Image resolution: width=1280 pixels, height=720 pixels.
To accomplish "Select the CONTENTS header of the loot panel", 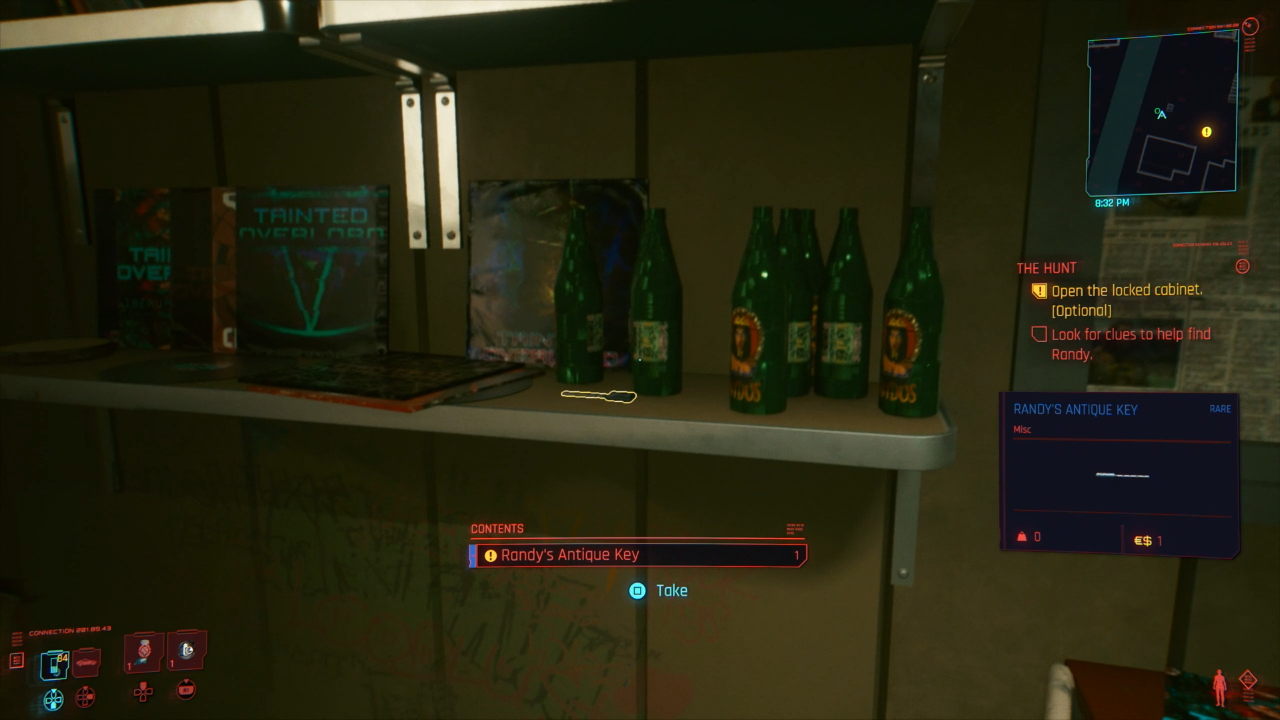I will point(497,528).
